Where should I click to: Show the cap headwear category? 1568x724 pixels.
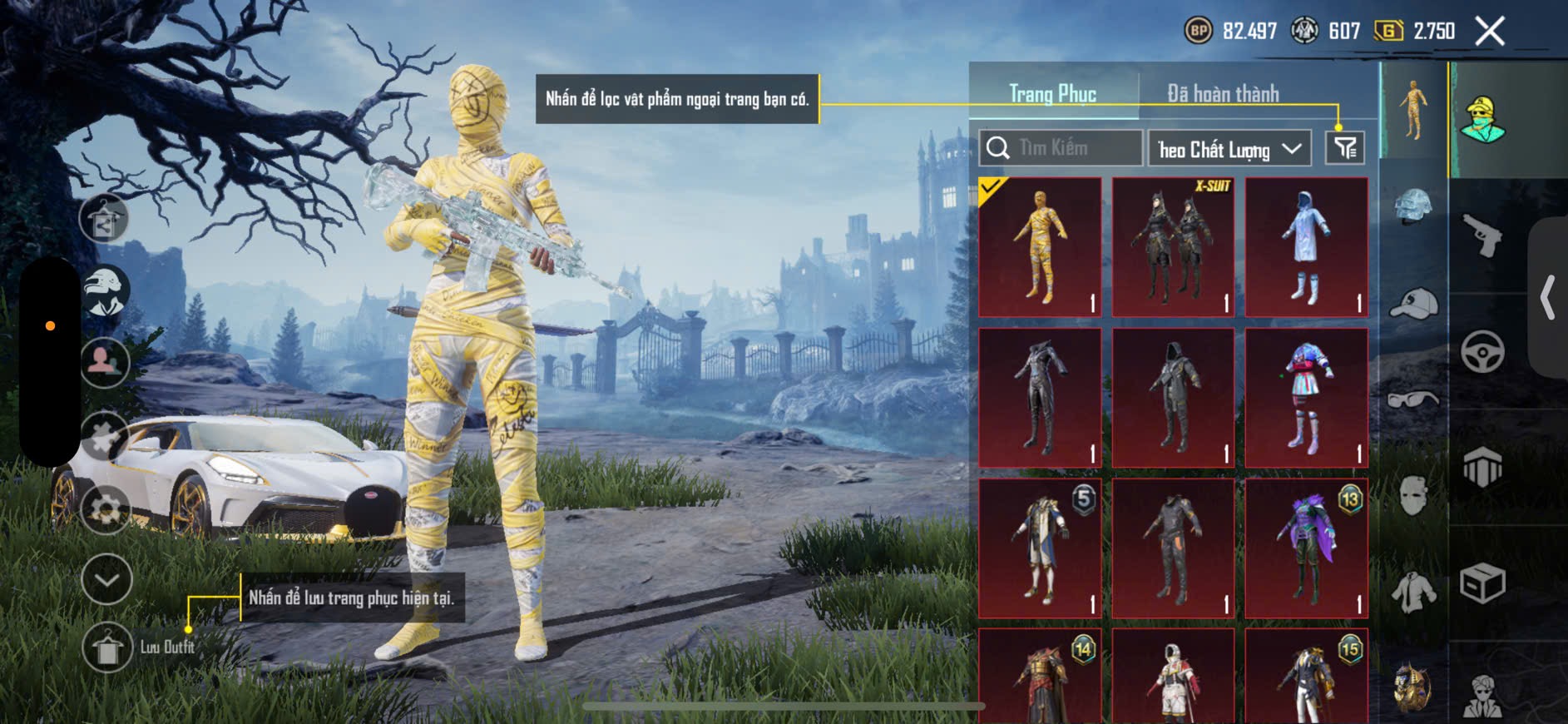1413,304
